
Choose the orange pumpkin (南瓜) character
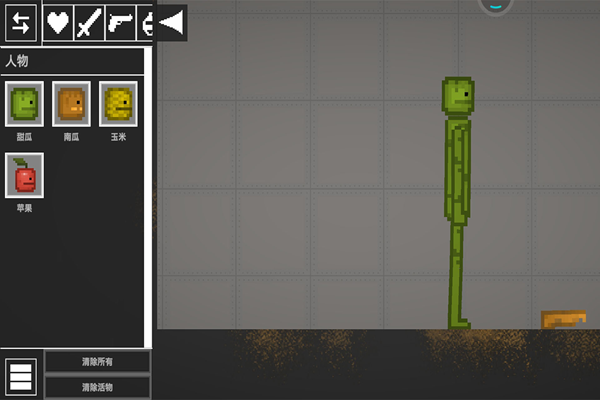coord(71,103)
